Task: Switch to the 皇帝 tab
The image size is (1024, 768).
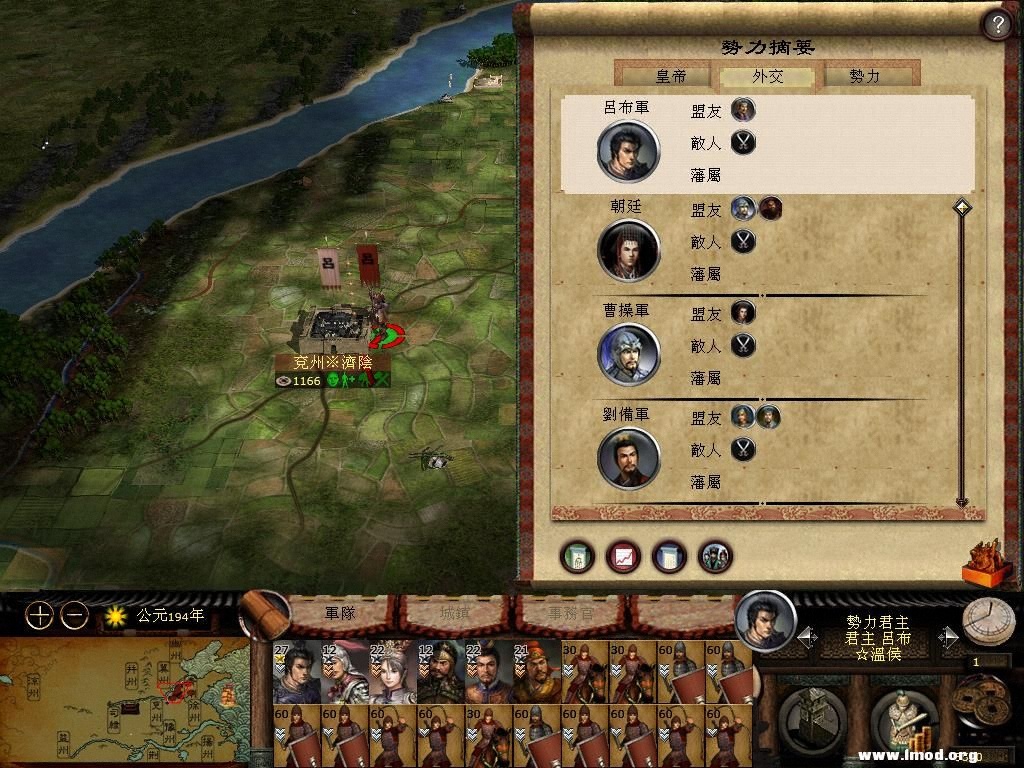Action: coord(669,76)
